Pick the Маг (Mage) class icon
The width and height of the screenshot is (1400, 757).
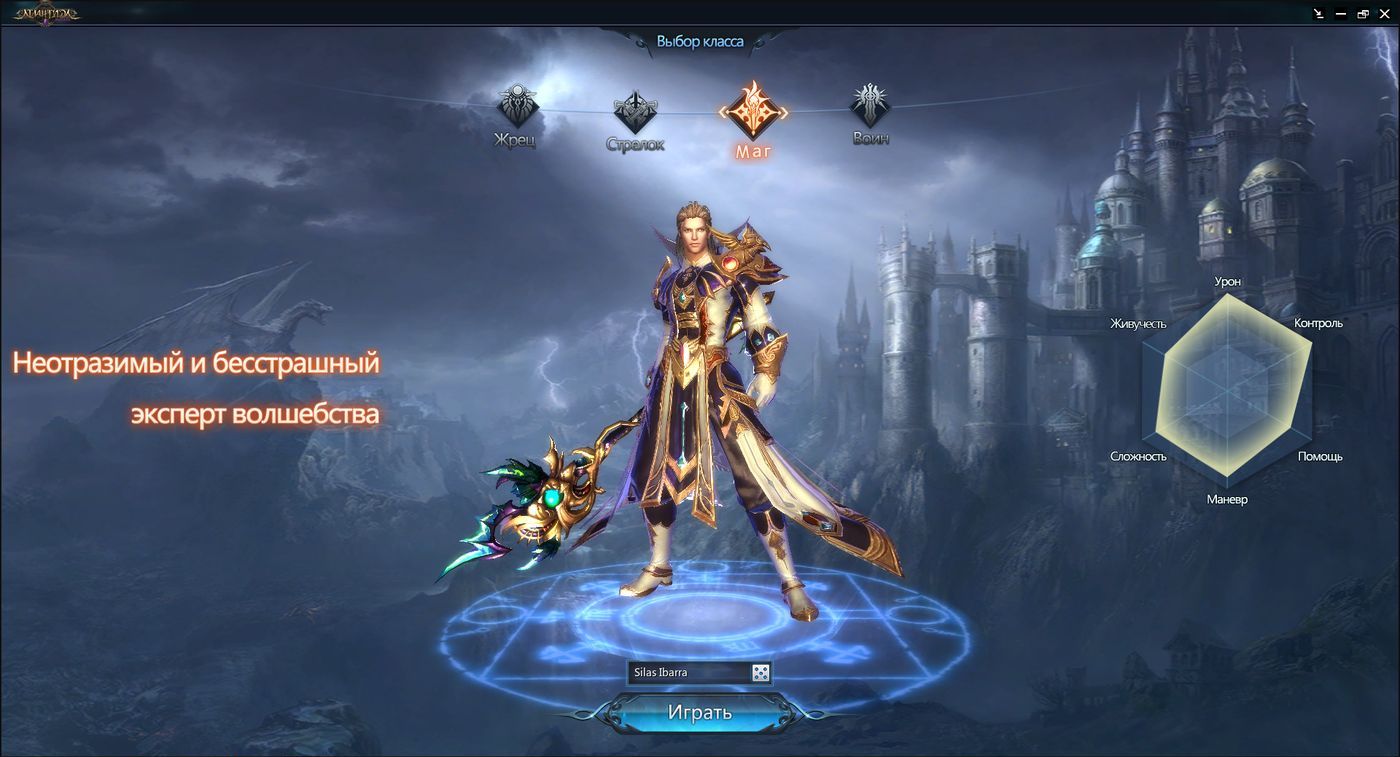753,110
